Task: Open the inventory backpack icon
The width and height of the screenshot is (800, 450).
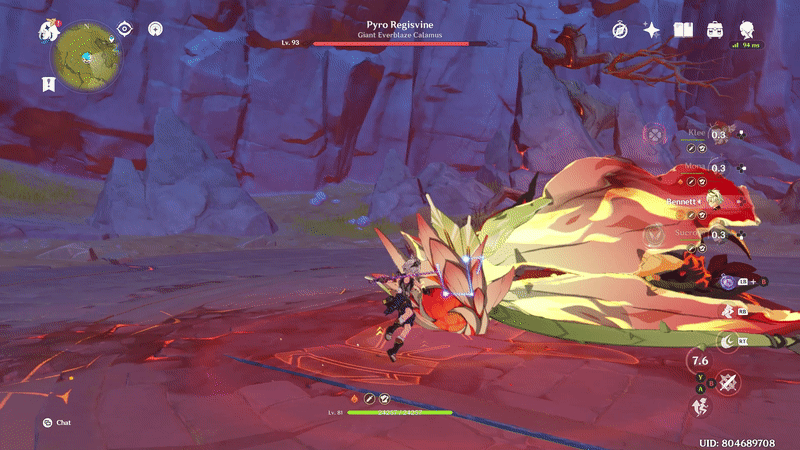Action: [716, 30]
